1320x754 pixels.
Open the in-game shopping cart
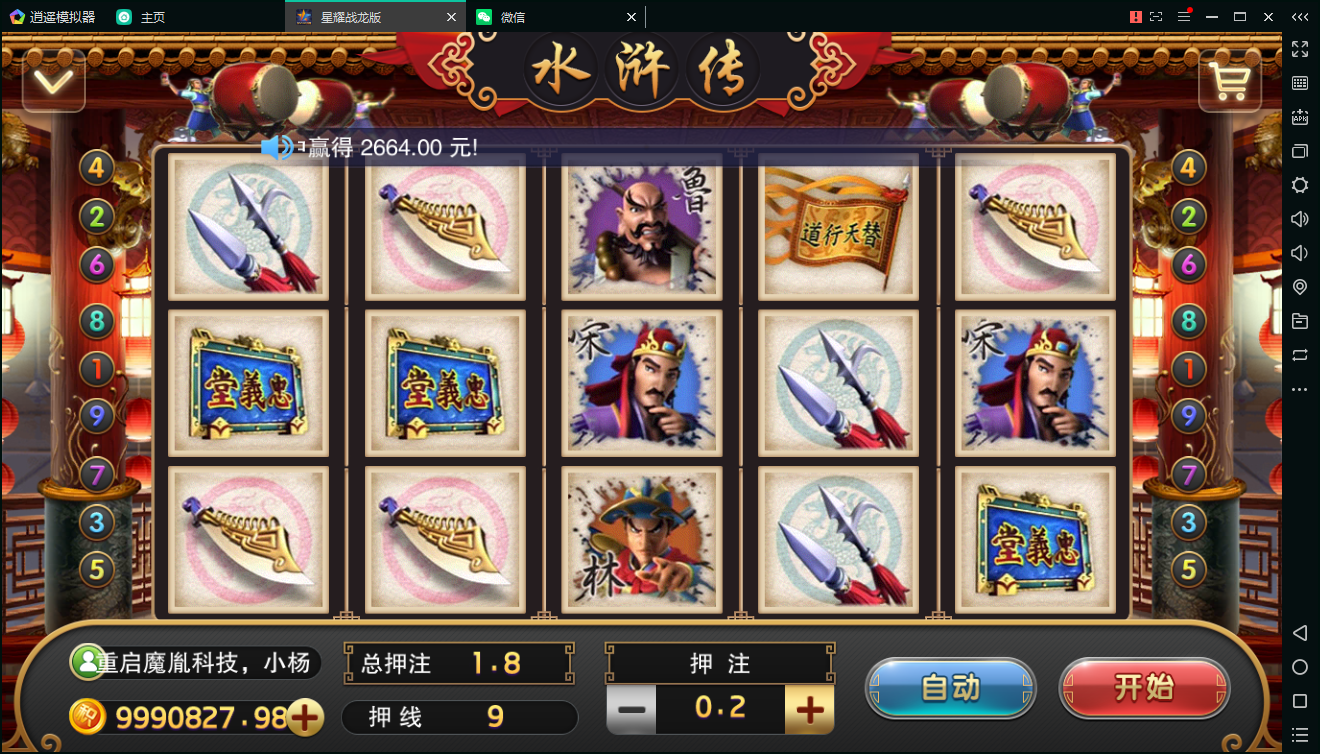pyautogui.click(x=1229, y=80)
